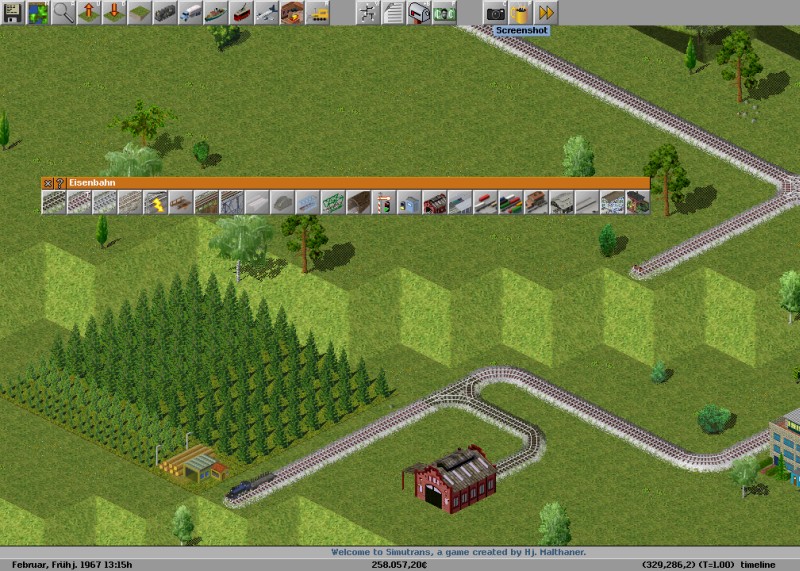Open the map view tool

pos(38,12)
